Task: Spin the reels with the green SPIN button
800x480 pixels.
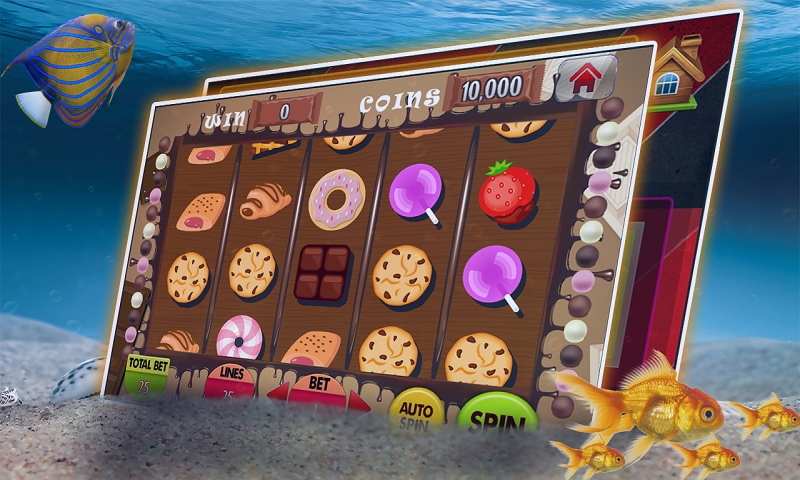Action: click(497, 417)
